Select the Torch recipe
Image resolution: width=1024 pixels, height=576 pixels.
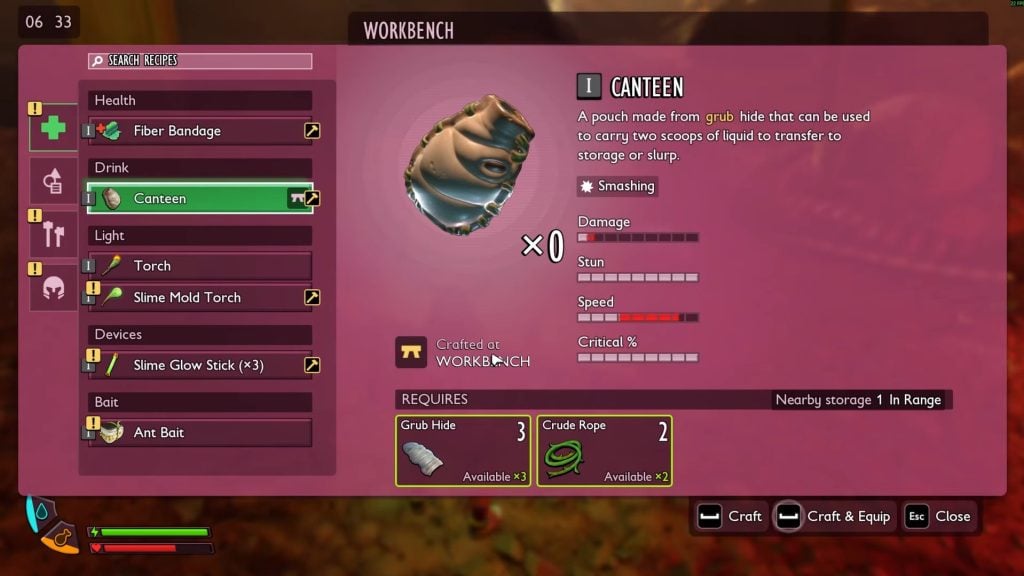coord(190,266)
